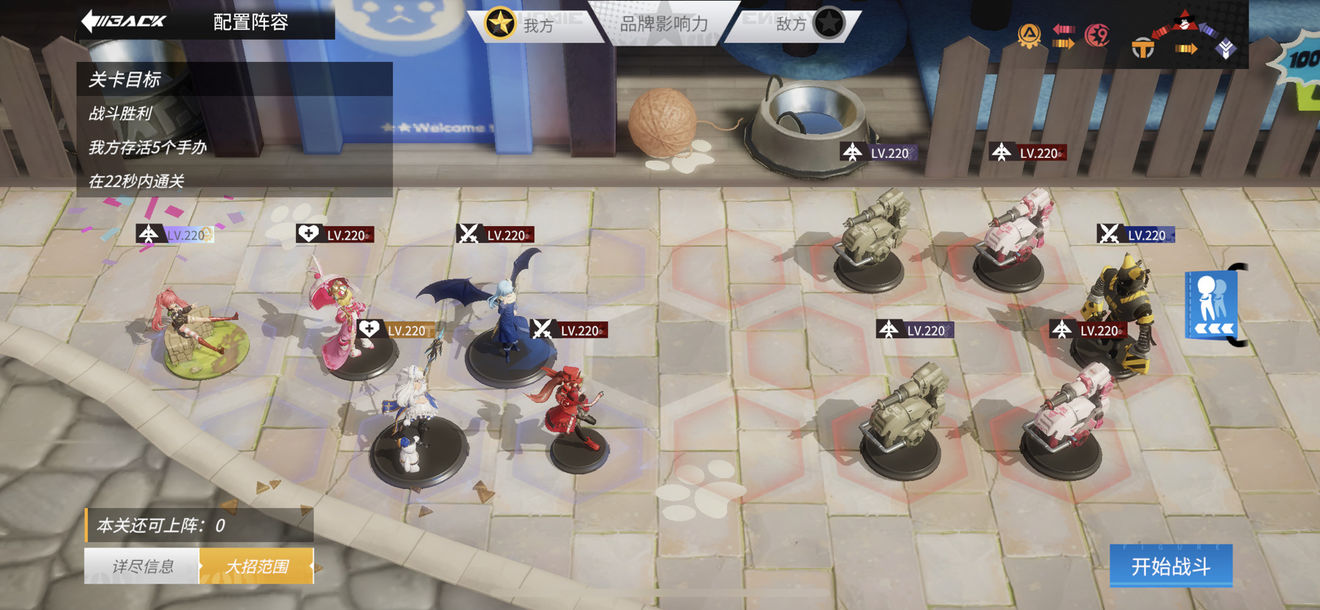Open the 品牌影响力 tab
Image resolution: width=1320 pixels, height=610 pixels.
(x=663, y=23)
